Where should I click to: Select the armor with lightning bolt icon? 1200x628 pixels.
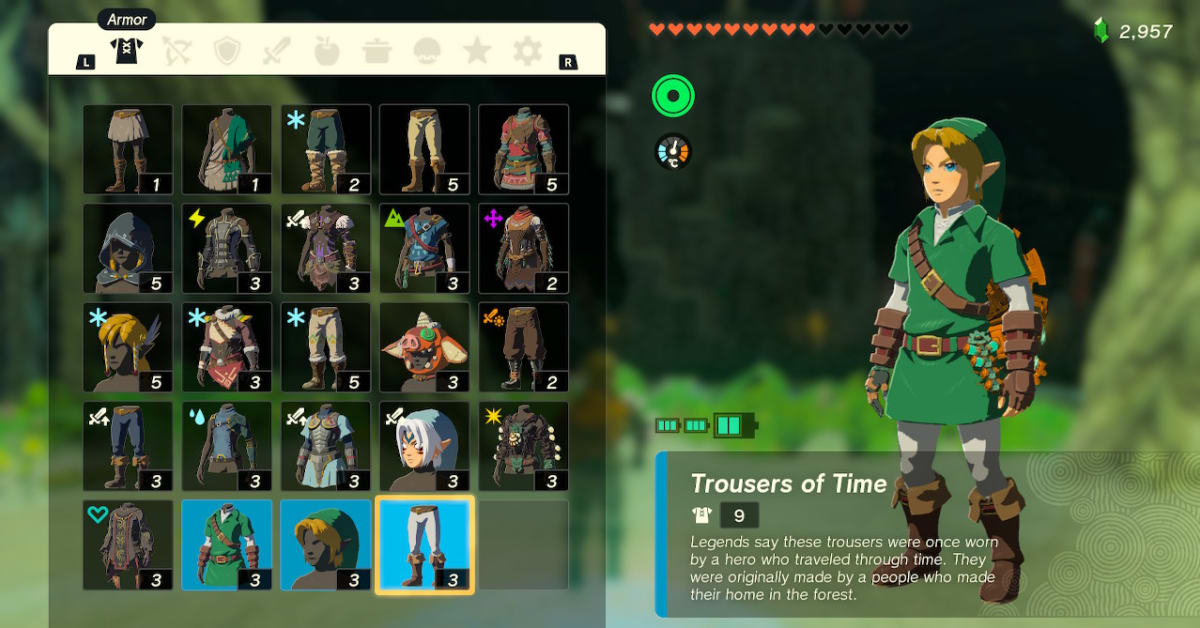point(226,248)
